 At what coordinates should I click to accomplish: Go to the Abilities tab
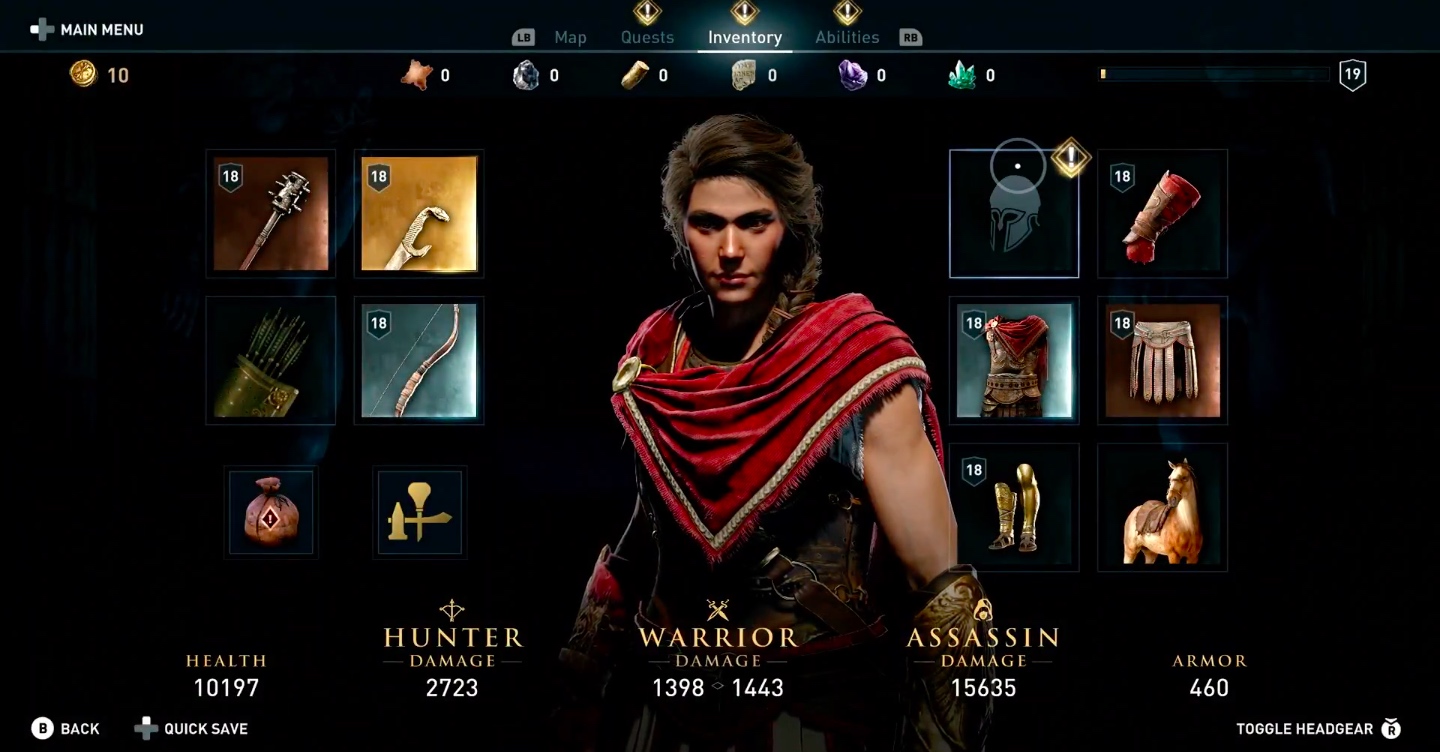point(847,38)
